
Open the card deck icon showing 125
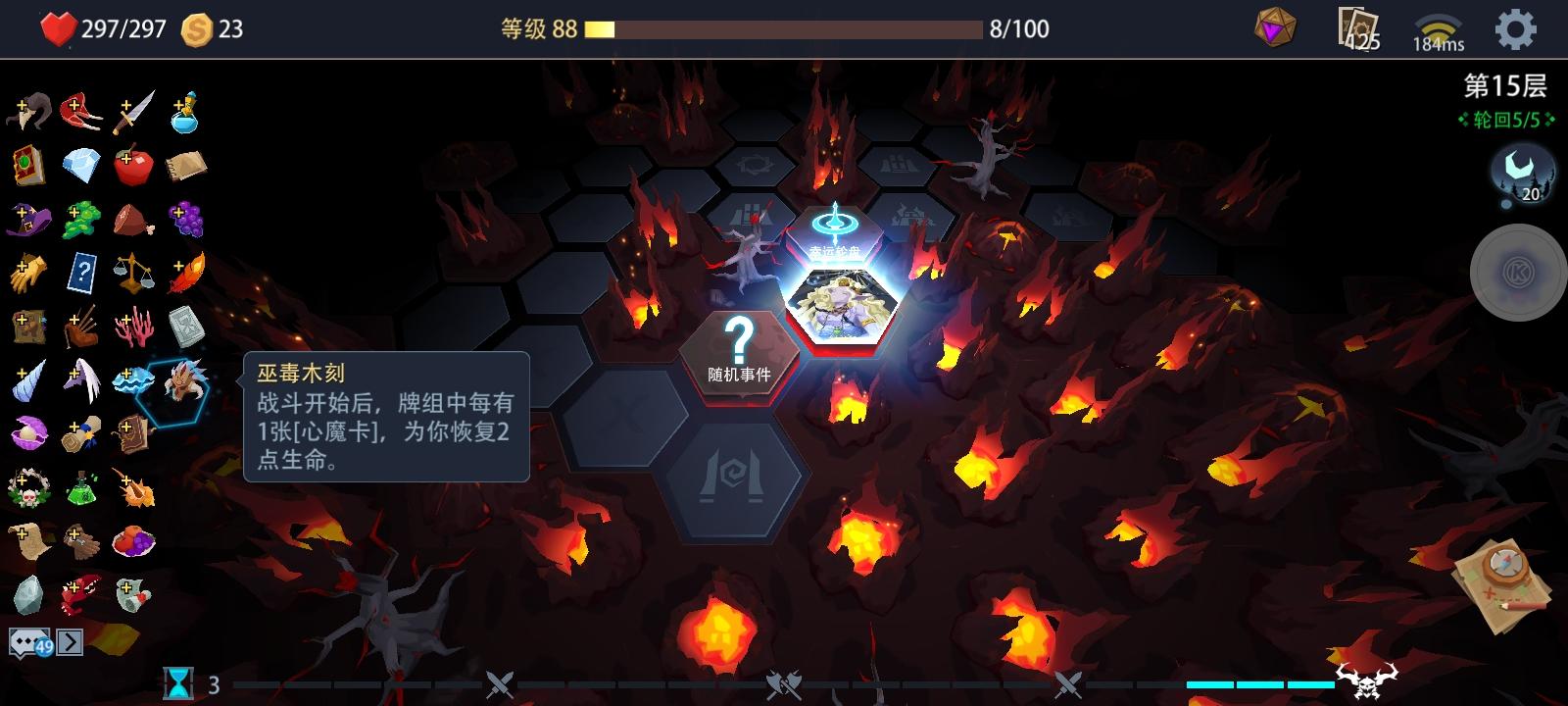coord(1354,28)
